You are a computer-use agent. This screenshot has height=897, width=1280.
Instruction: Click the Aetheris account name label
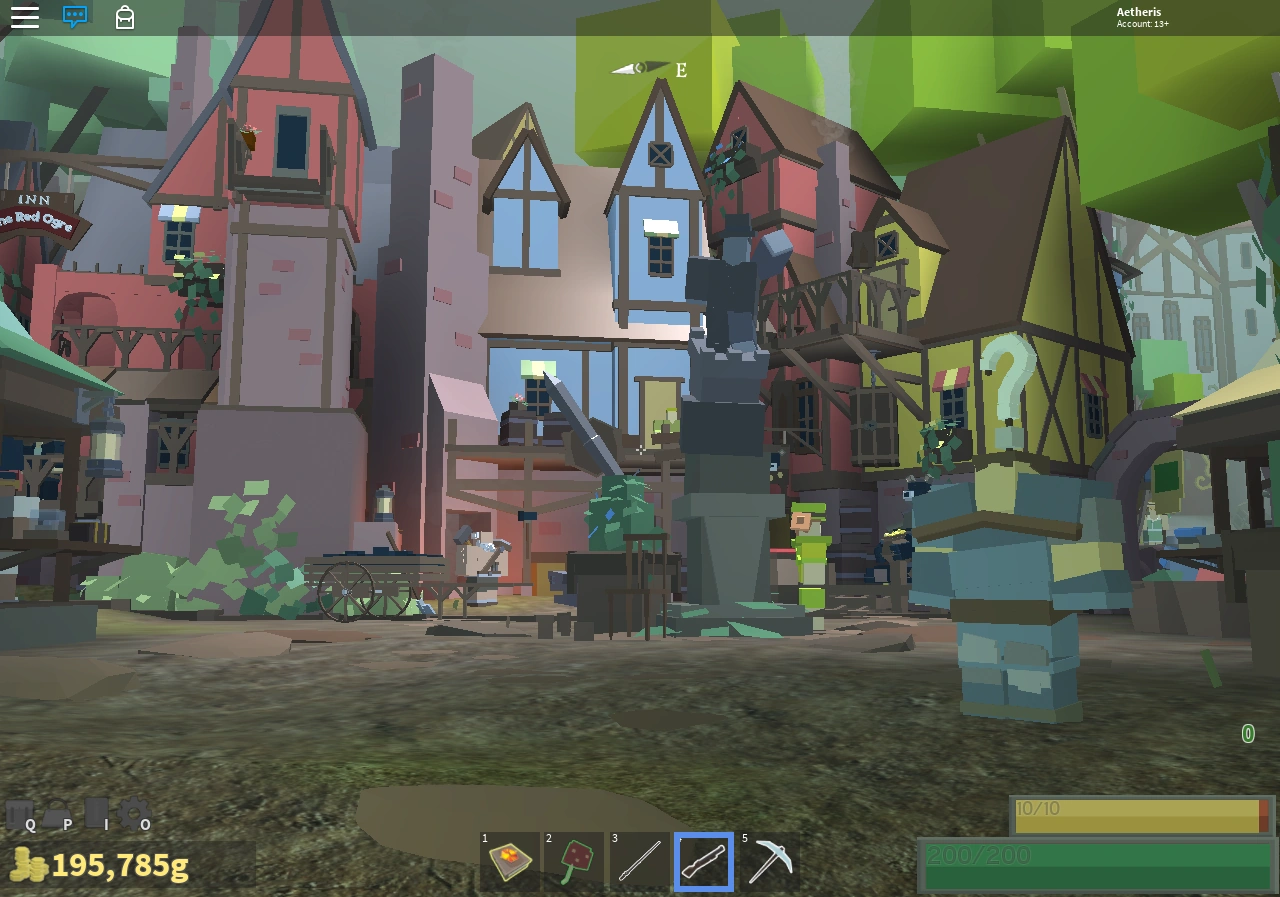tap(1138, 12)
